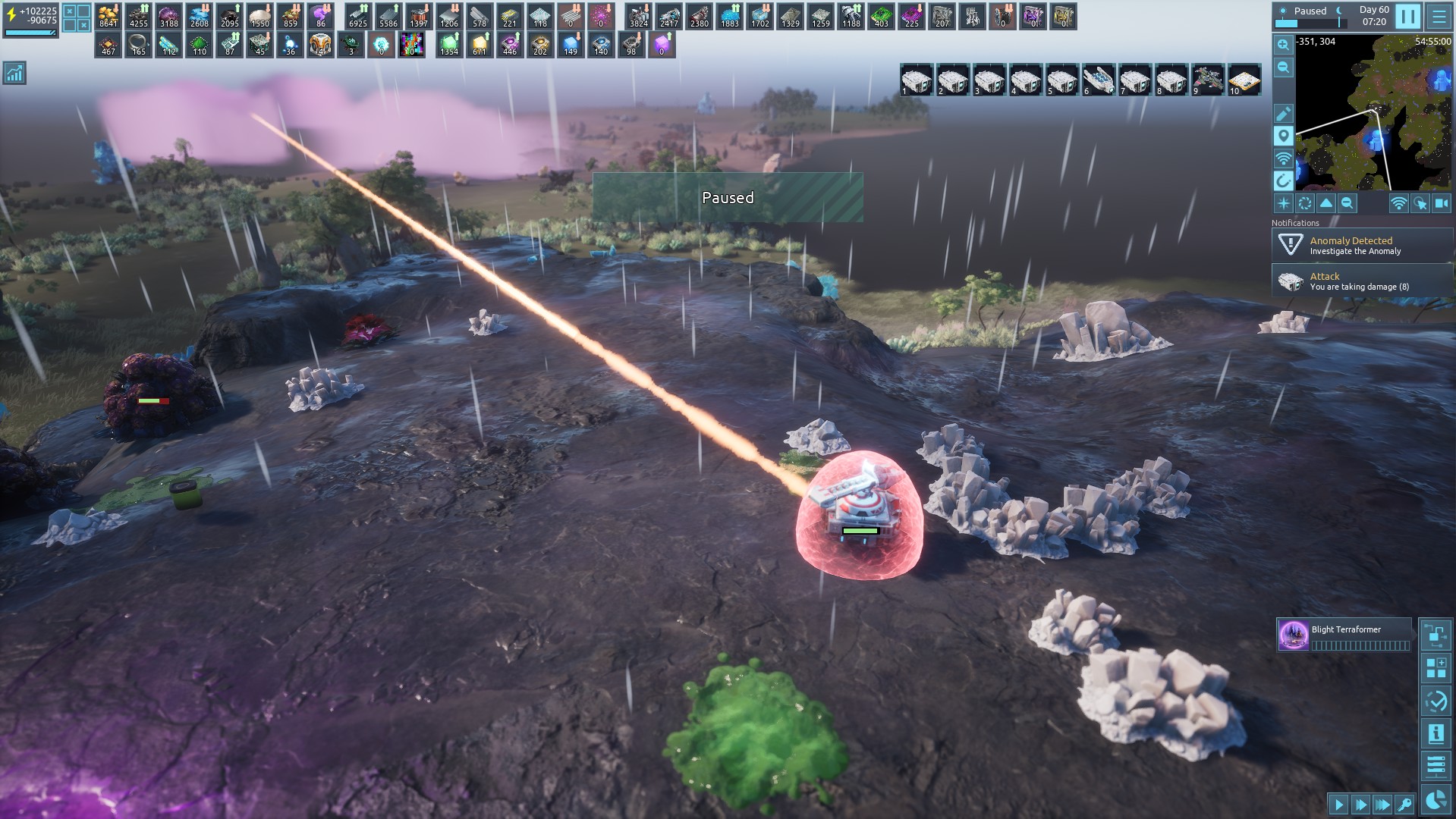Open the info book codex button
This screenshot has height=819, width=1456.
pyautogui.click(x=1436, y=733)
